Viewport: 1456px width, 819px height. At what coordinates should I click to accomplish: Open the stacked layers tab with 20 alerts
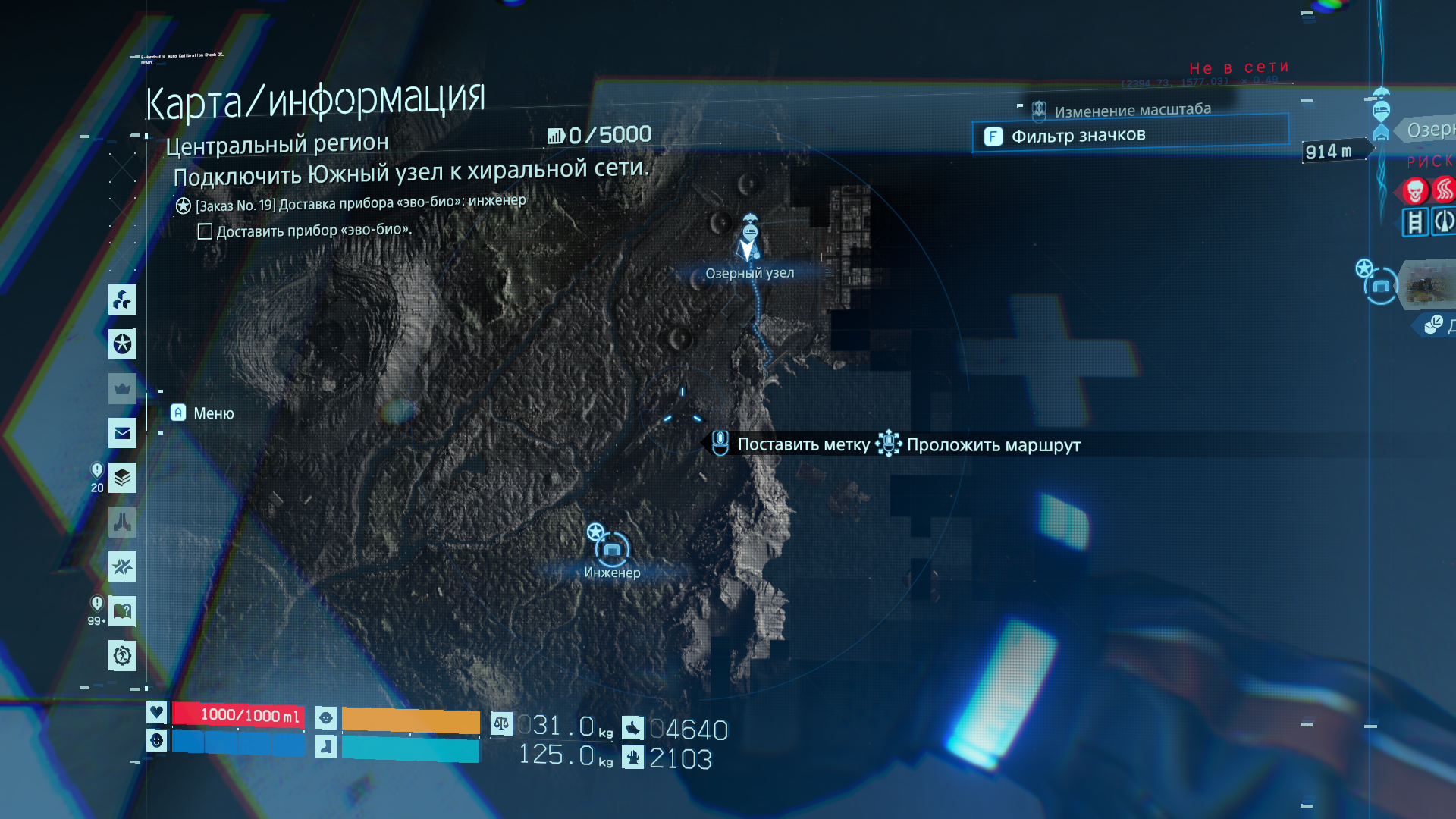coord(122,478)
